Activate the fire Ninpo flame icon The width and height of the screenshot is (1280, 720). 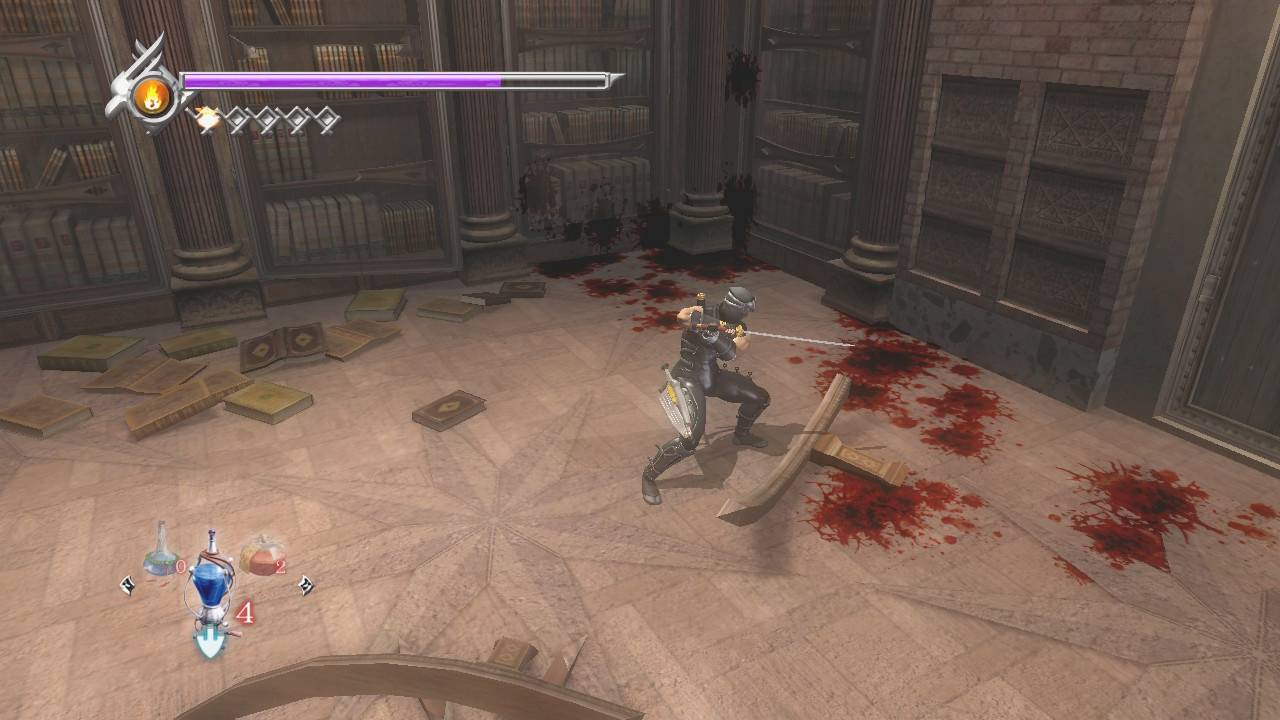click(153, 97)
